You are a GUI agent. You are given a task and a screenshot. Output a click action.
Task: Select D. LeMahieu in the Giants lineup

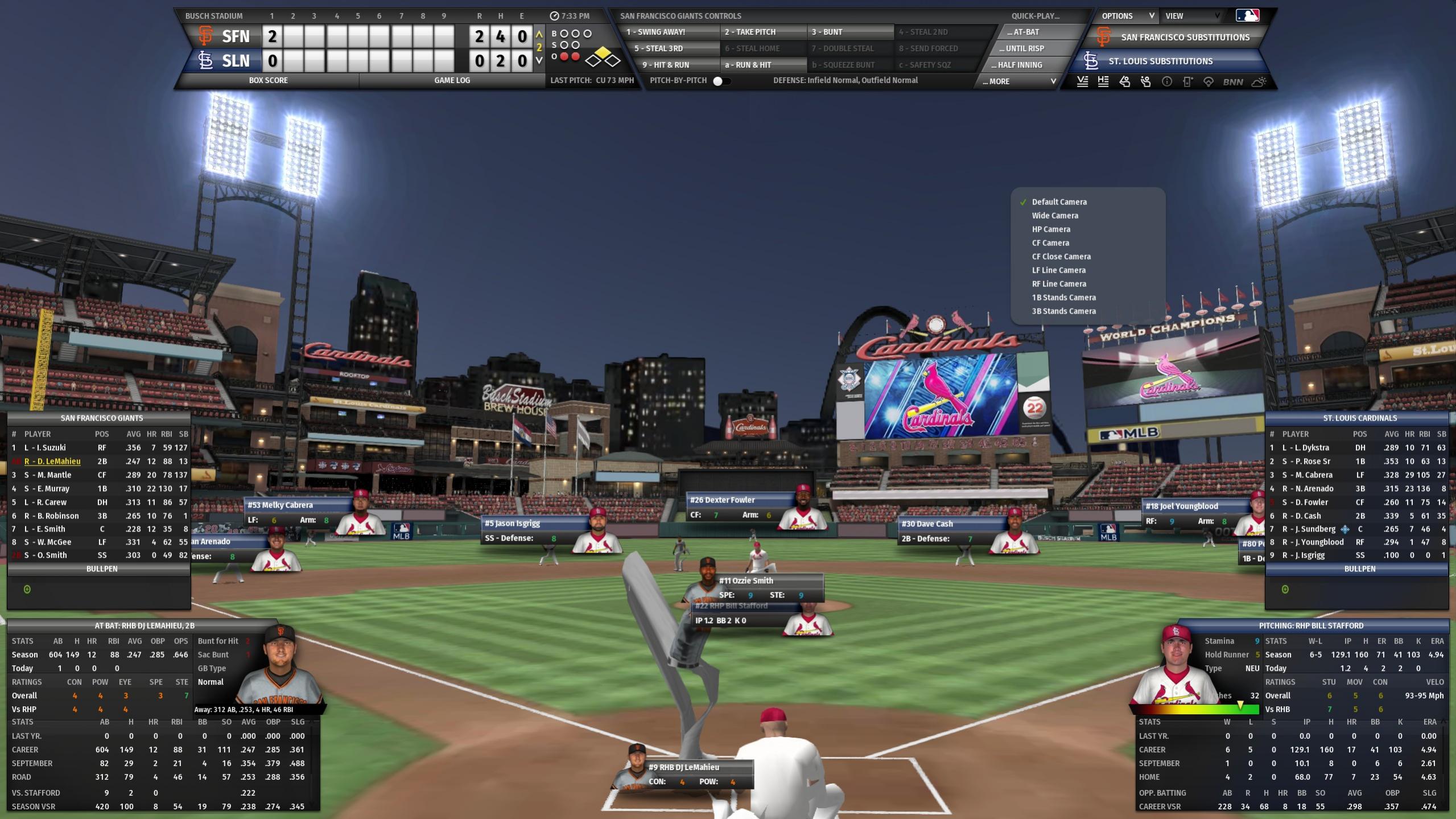point(52,462)
